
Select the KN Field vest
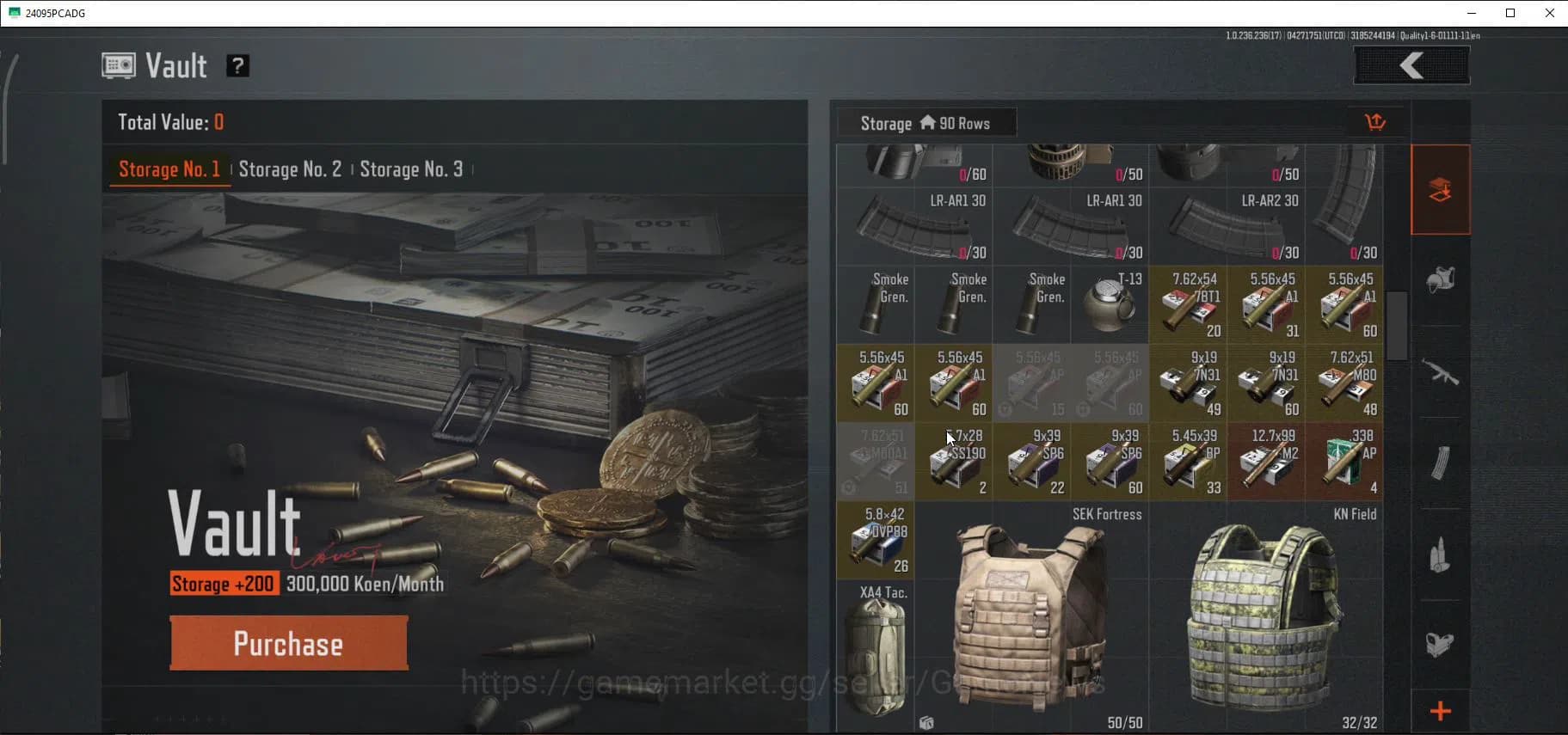pyautogui.click(x=1264, y=619)
